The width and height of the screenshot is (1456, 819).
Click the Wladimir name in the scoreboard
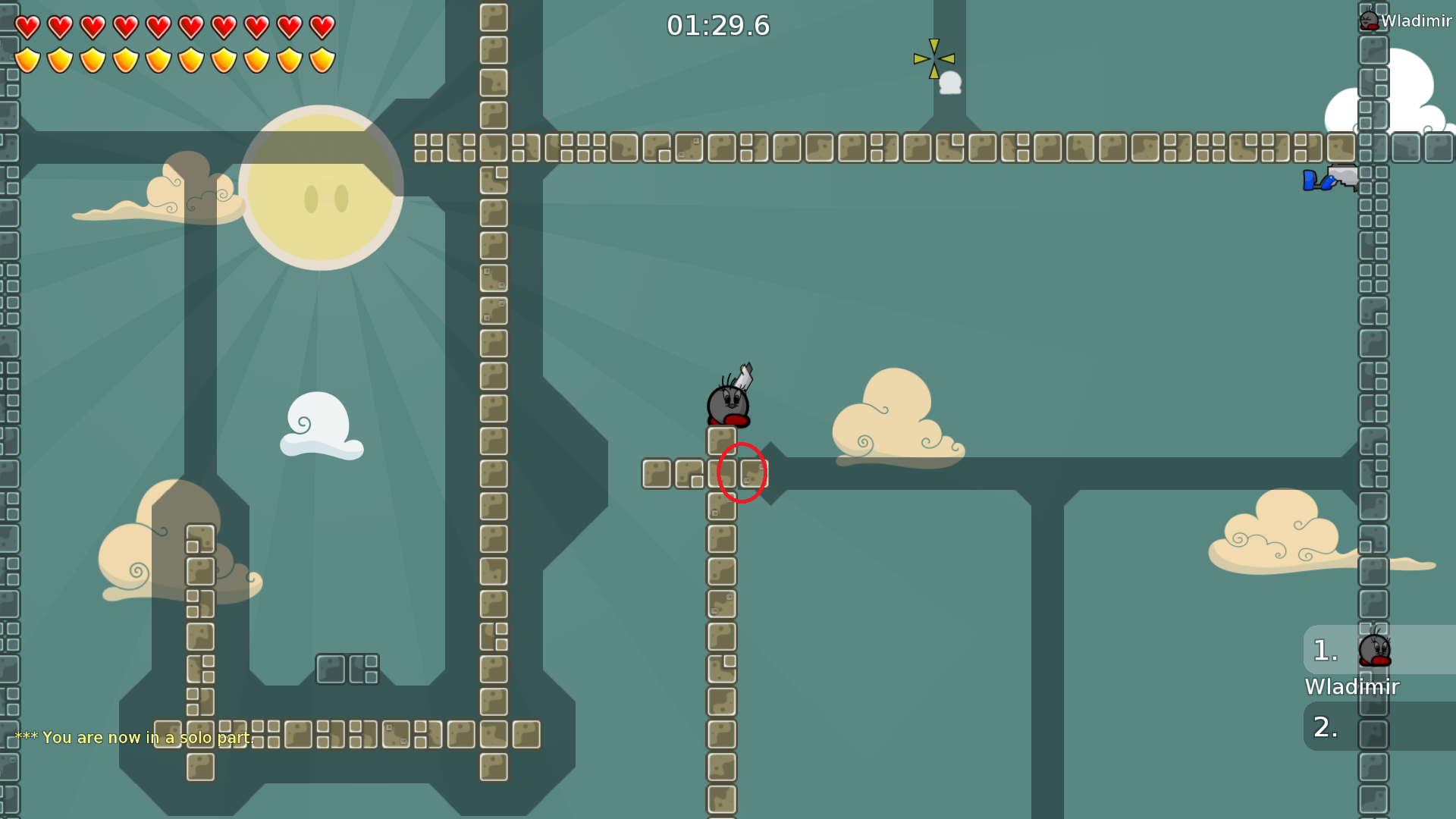click(x=1352, y=687)
